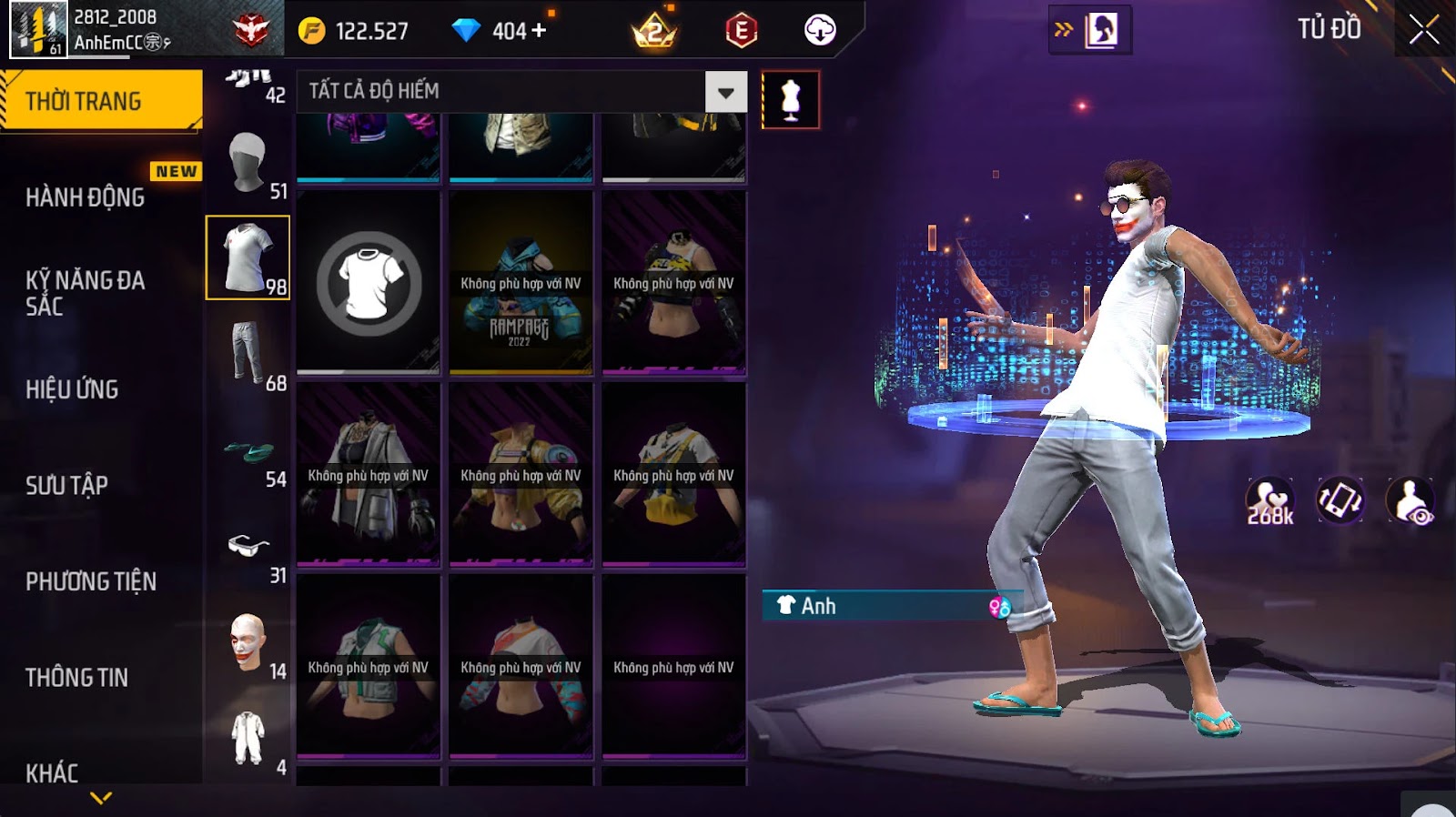Open the Tất Cả Độ Hiếm dropdown
This screenshot has width=1456, height=817.
(x=725, y=92)
